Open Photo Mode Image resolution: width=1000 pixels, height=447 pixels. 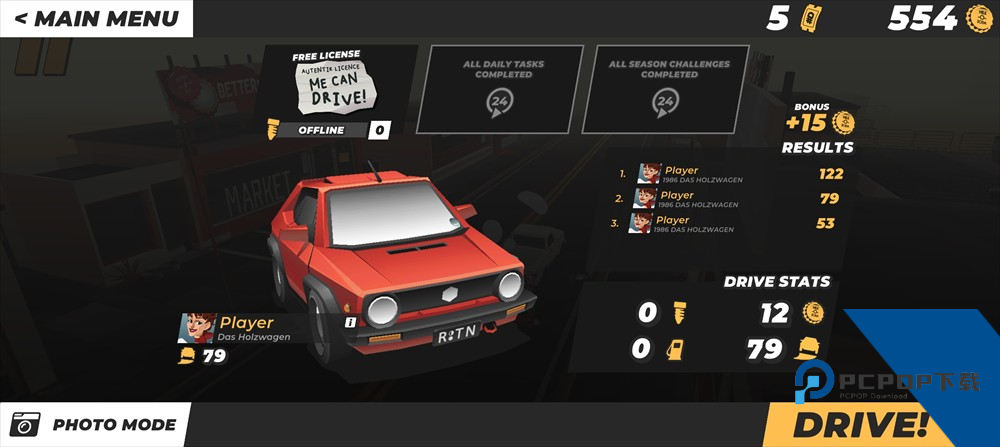click(96, 425)
